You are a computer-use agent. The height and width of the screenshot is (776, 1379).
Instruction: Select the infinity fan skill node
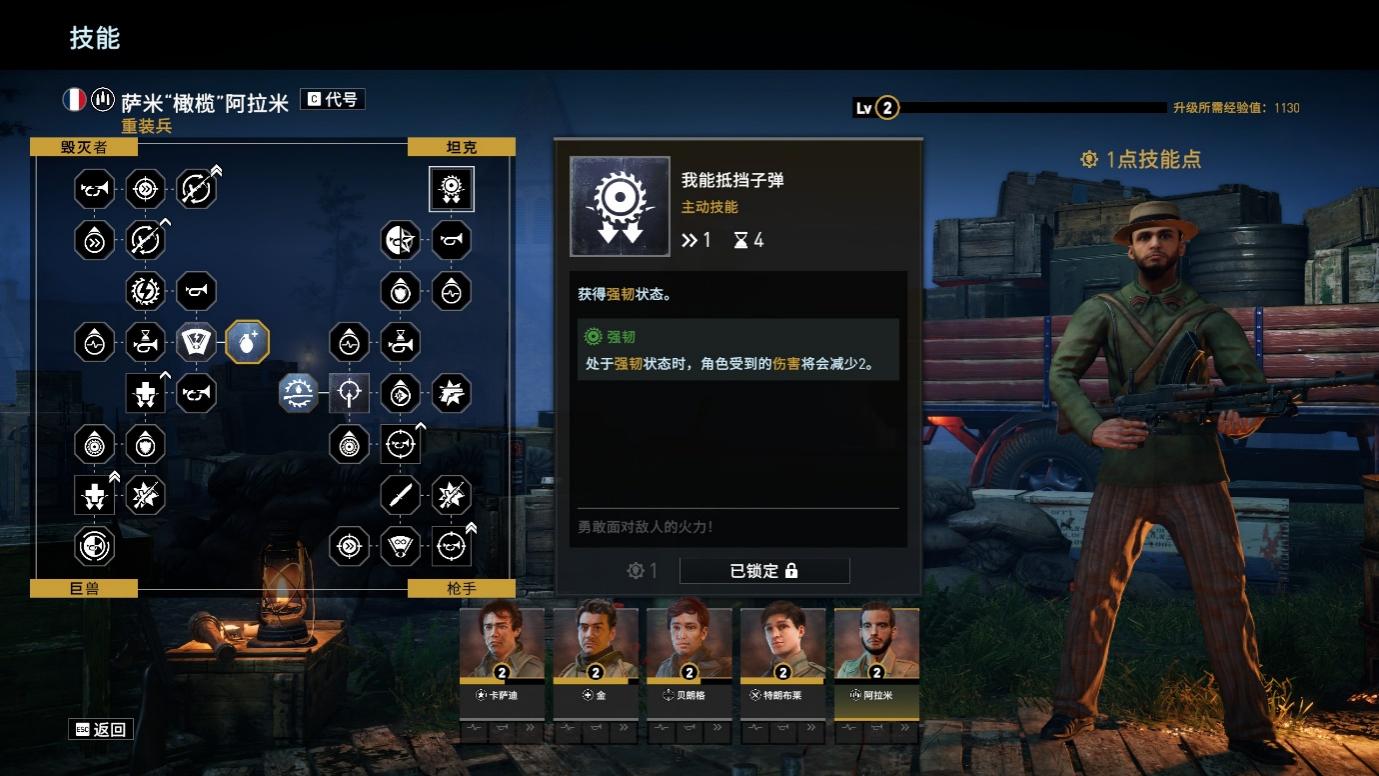click(x=400, y=546)
